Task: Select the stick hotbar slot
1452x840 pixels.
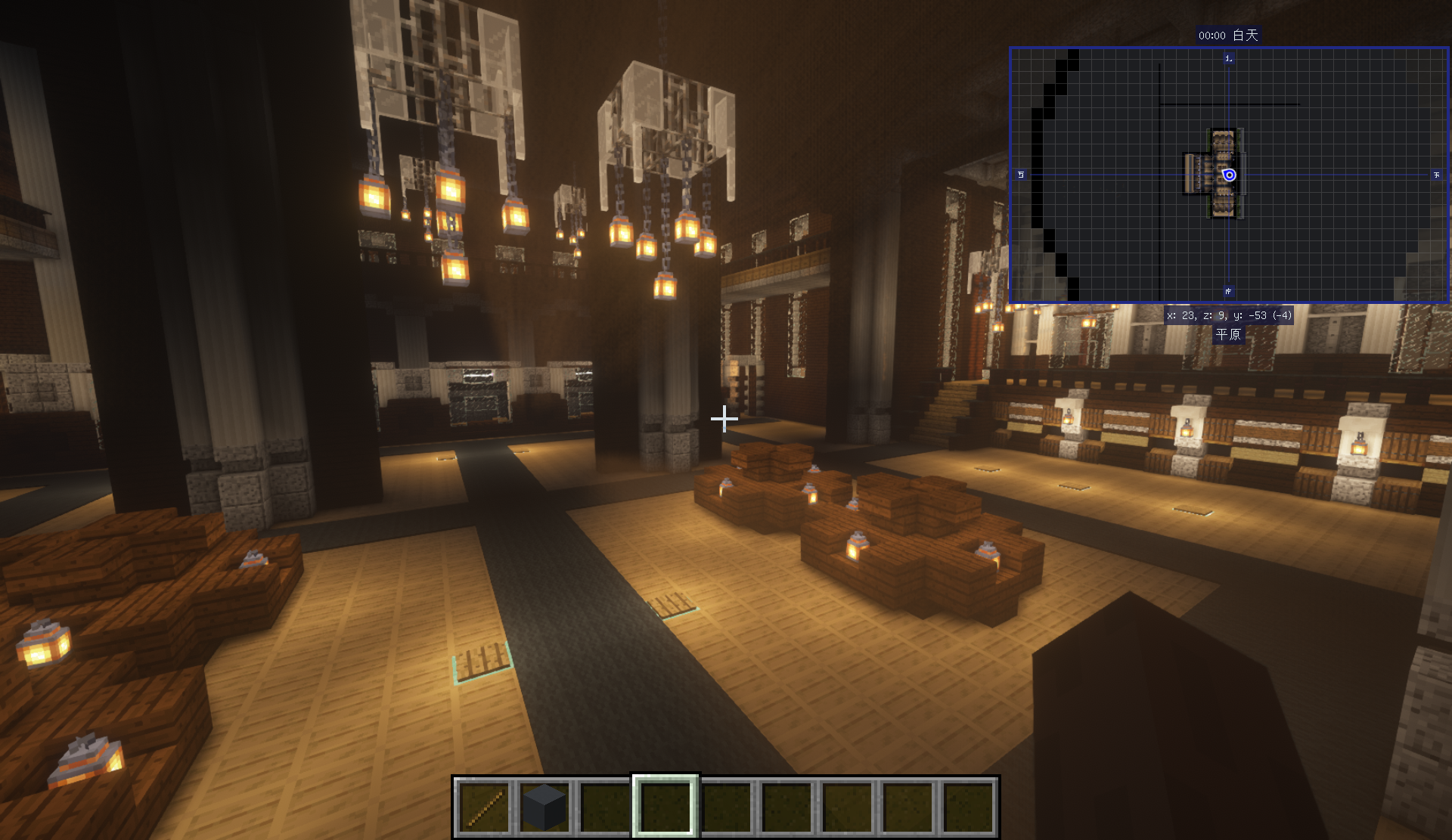Action: click(x=484, y=807)
